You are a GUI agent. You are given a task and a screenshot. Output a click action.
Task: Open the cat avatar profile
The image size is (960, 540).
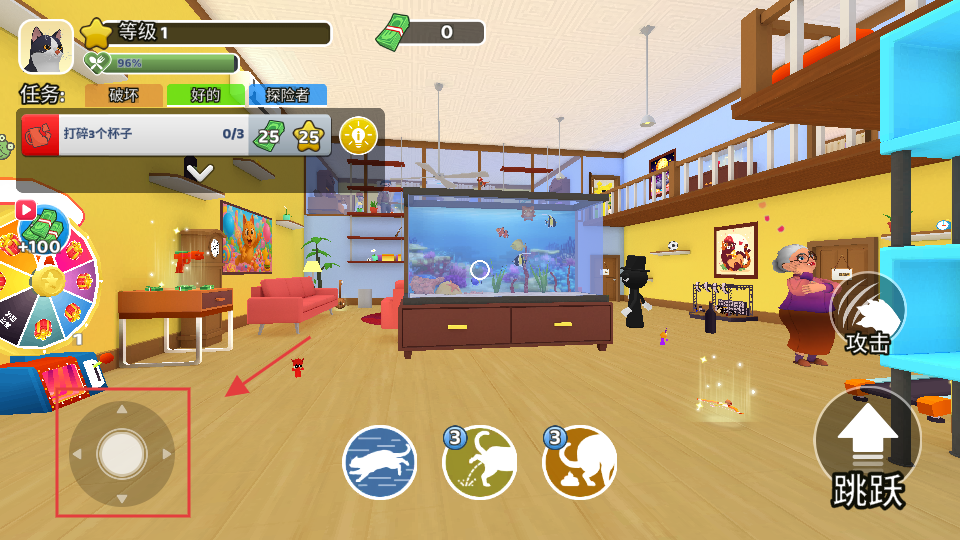(45, 46)
